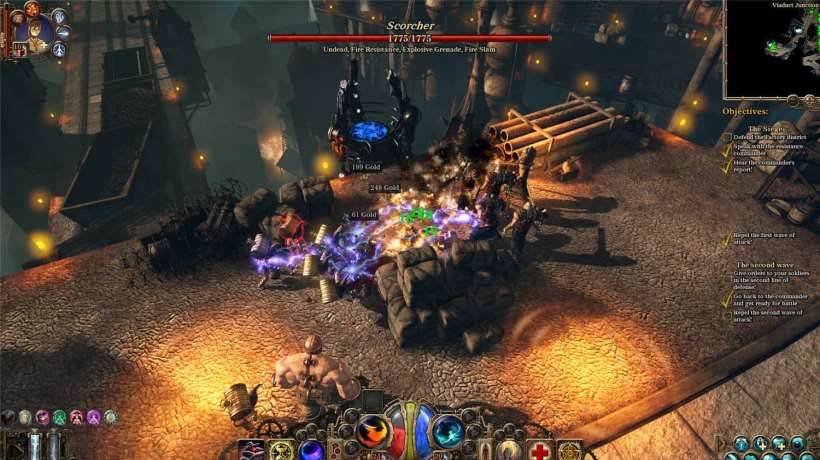Toggle the green rune buff icon
The height and width of the screenshot is (460, 820).
coord(58,417)
